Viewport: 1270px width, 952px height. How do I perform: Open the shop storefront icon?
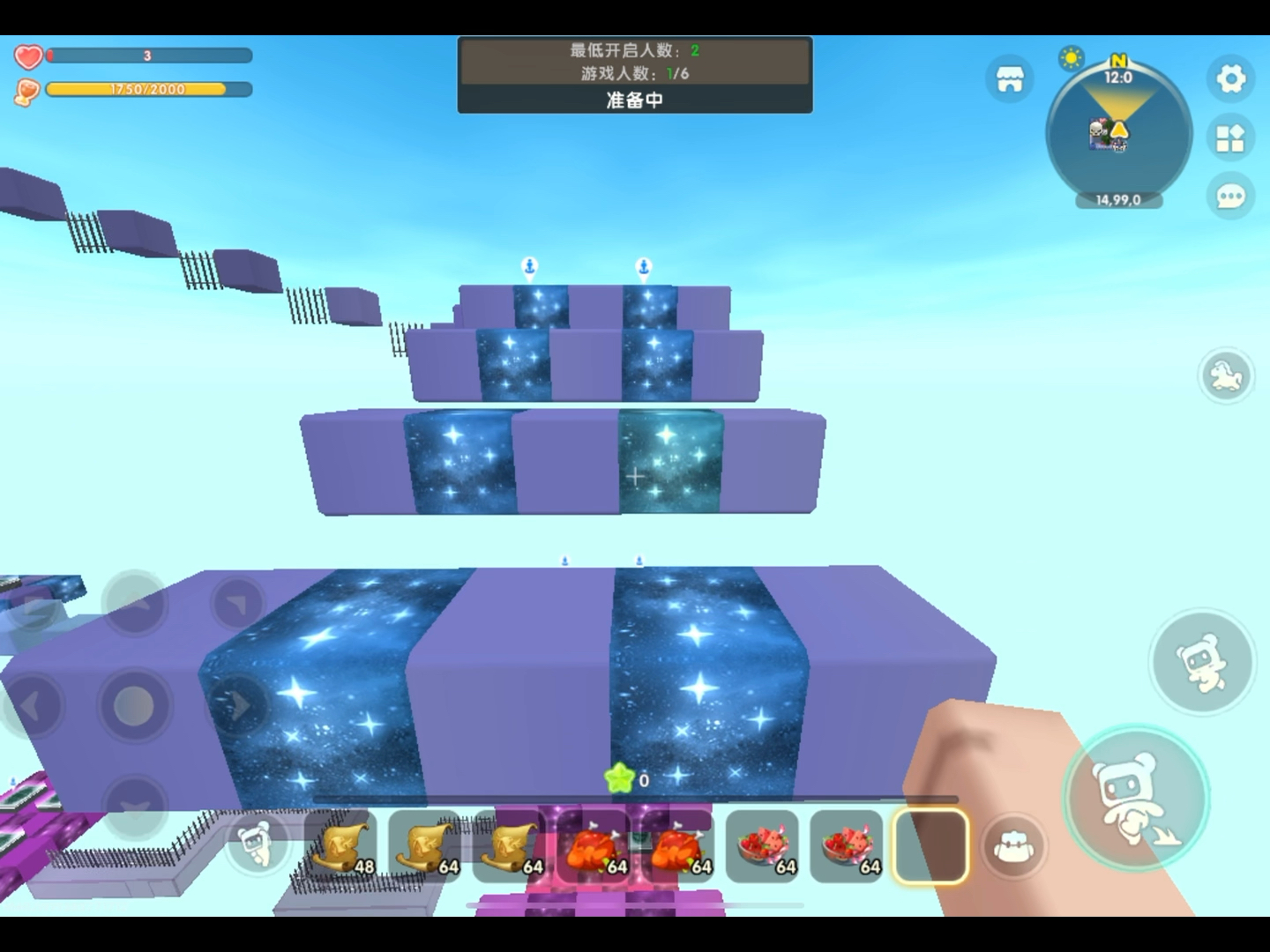click(x=1009, y=79)
